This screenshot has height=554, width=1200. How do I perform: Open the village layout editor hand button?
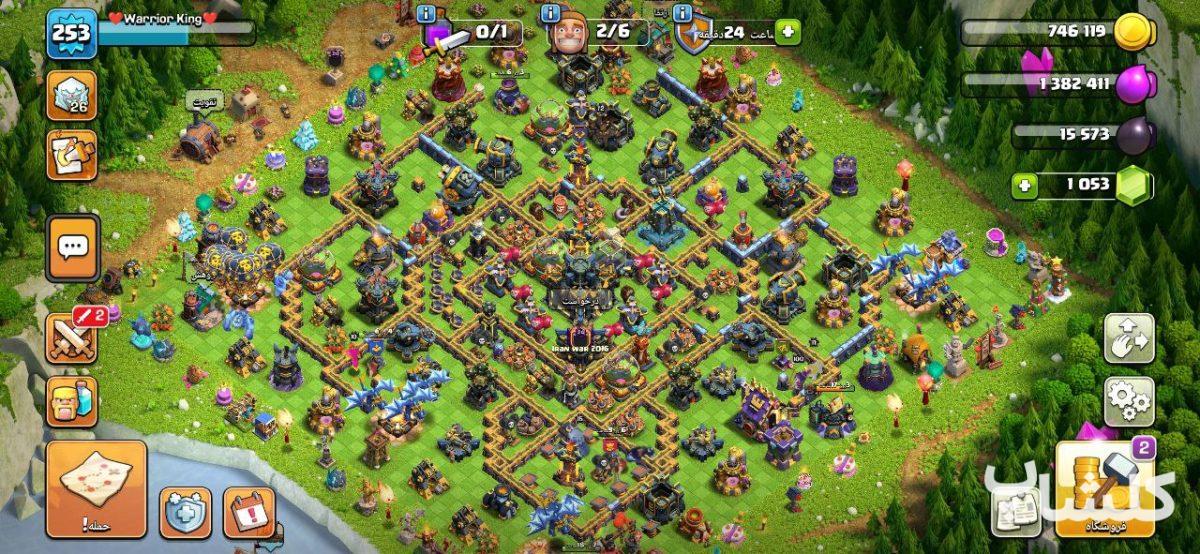tap(1129, 338)
